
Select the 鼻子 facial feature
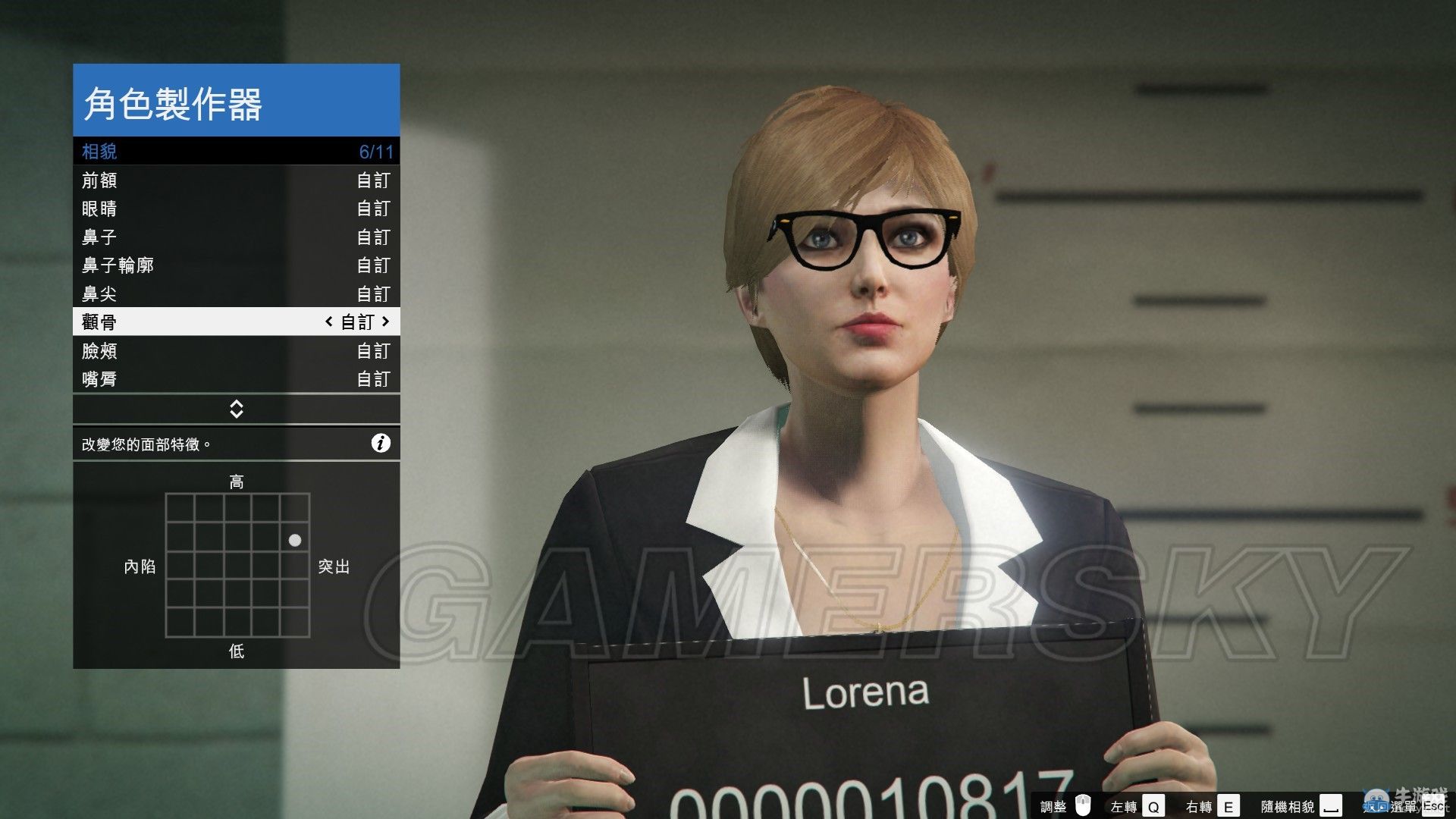236,237
